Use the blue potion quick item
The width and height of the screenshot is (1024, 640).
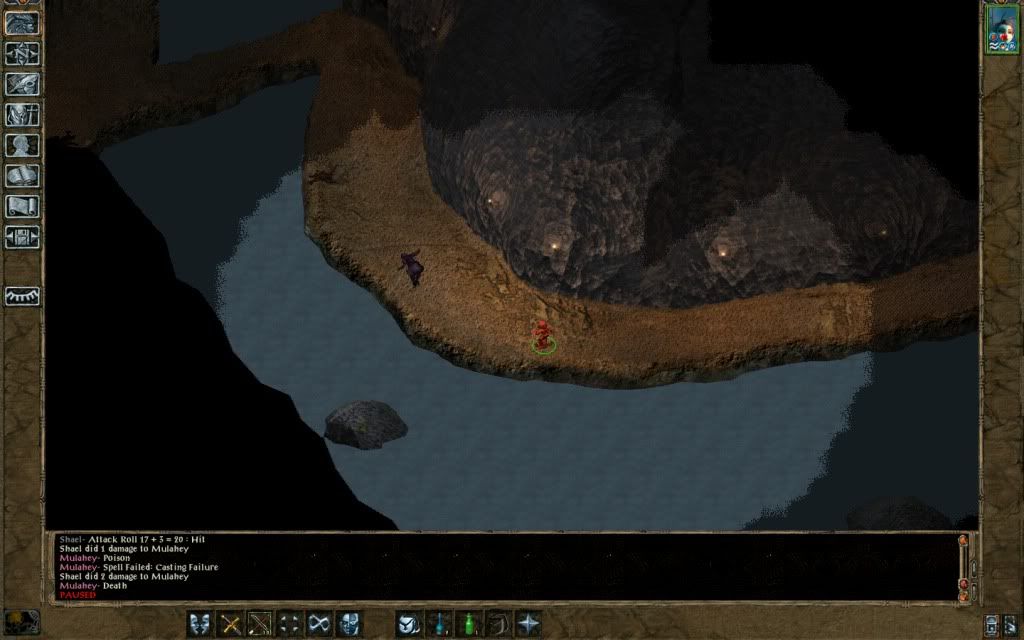pyautogui.click(x=438, y=624)
